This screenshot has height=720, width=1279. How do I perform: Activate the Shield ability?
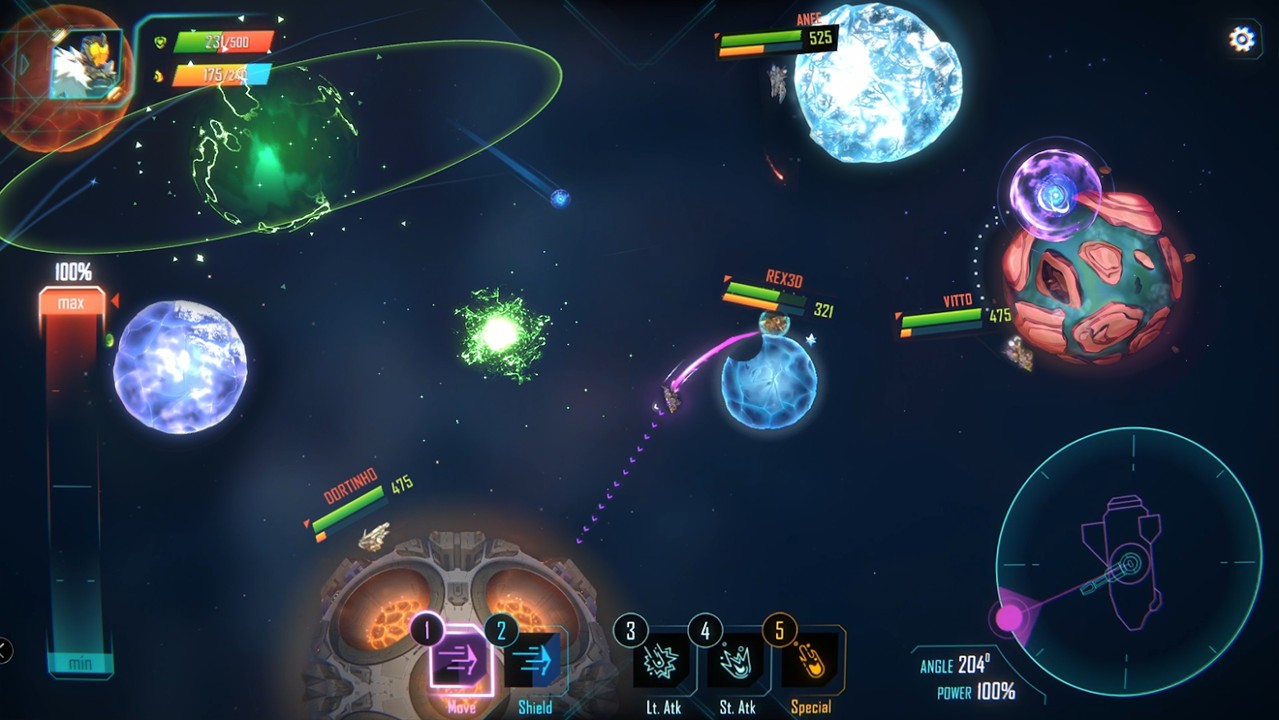click(x=534, y=661)
